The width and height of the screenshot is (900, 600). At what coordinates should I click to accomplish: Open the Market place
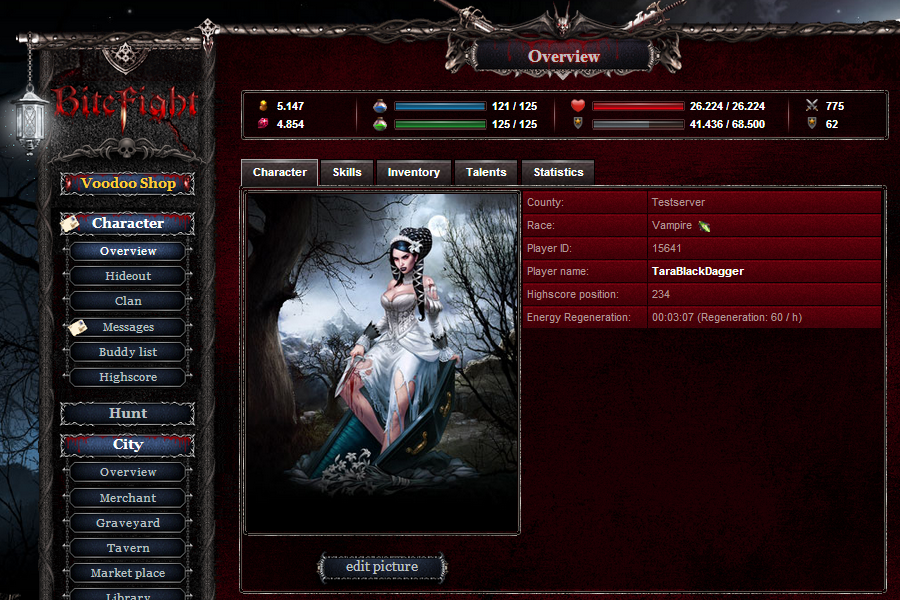(128, 573)
